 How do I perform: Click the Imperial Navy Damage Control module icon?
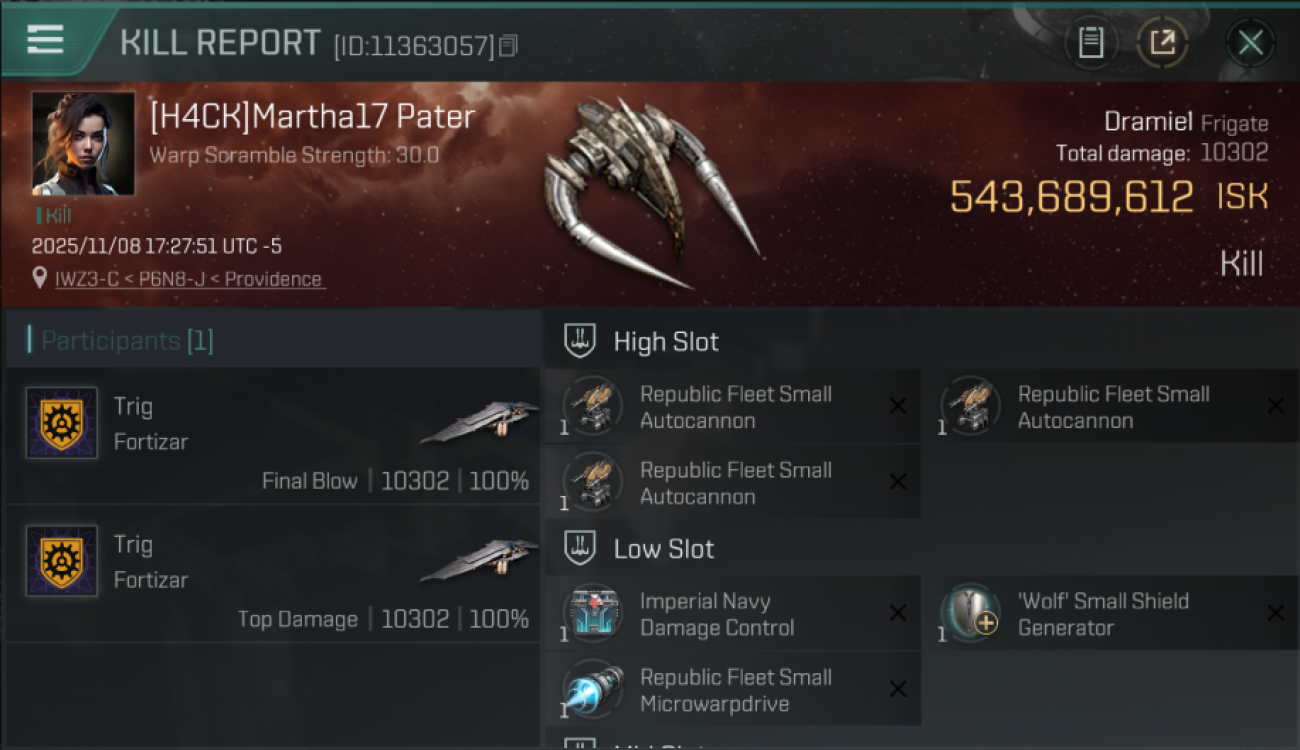pos(592,613)
